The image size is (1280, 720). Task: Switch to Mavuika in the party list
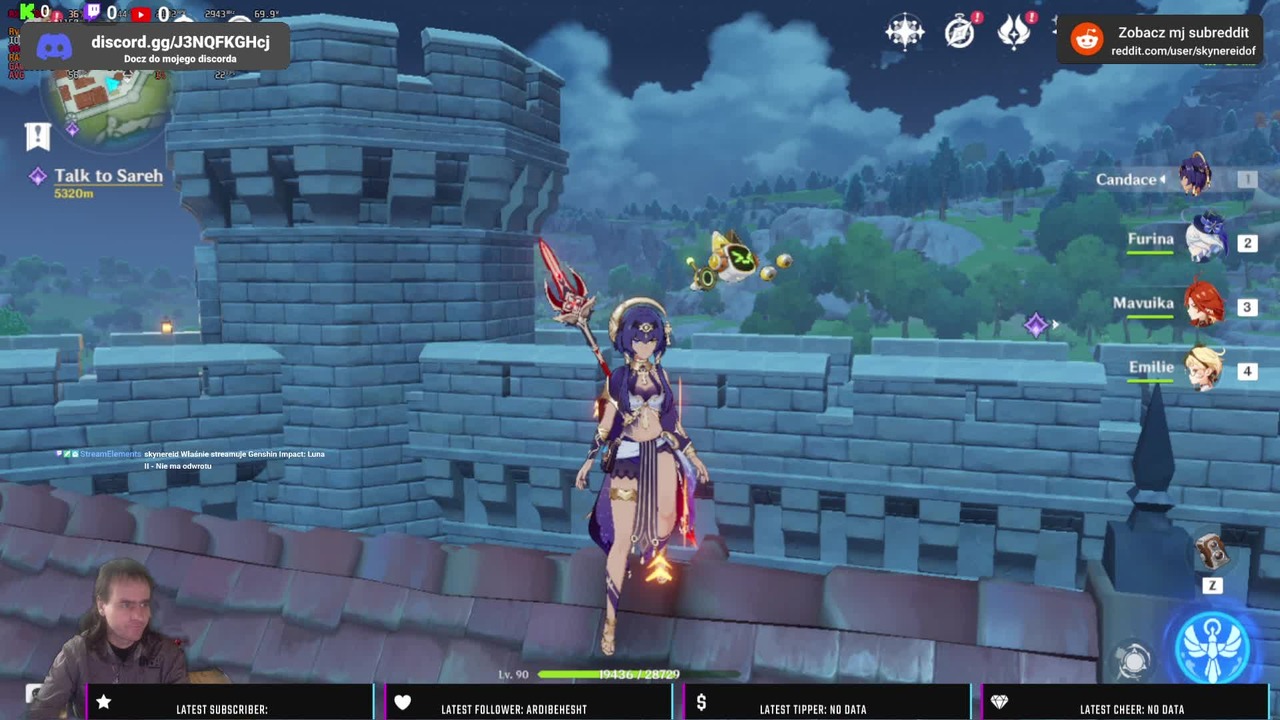tap(1203, 305)
